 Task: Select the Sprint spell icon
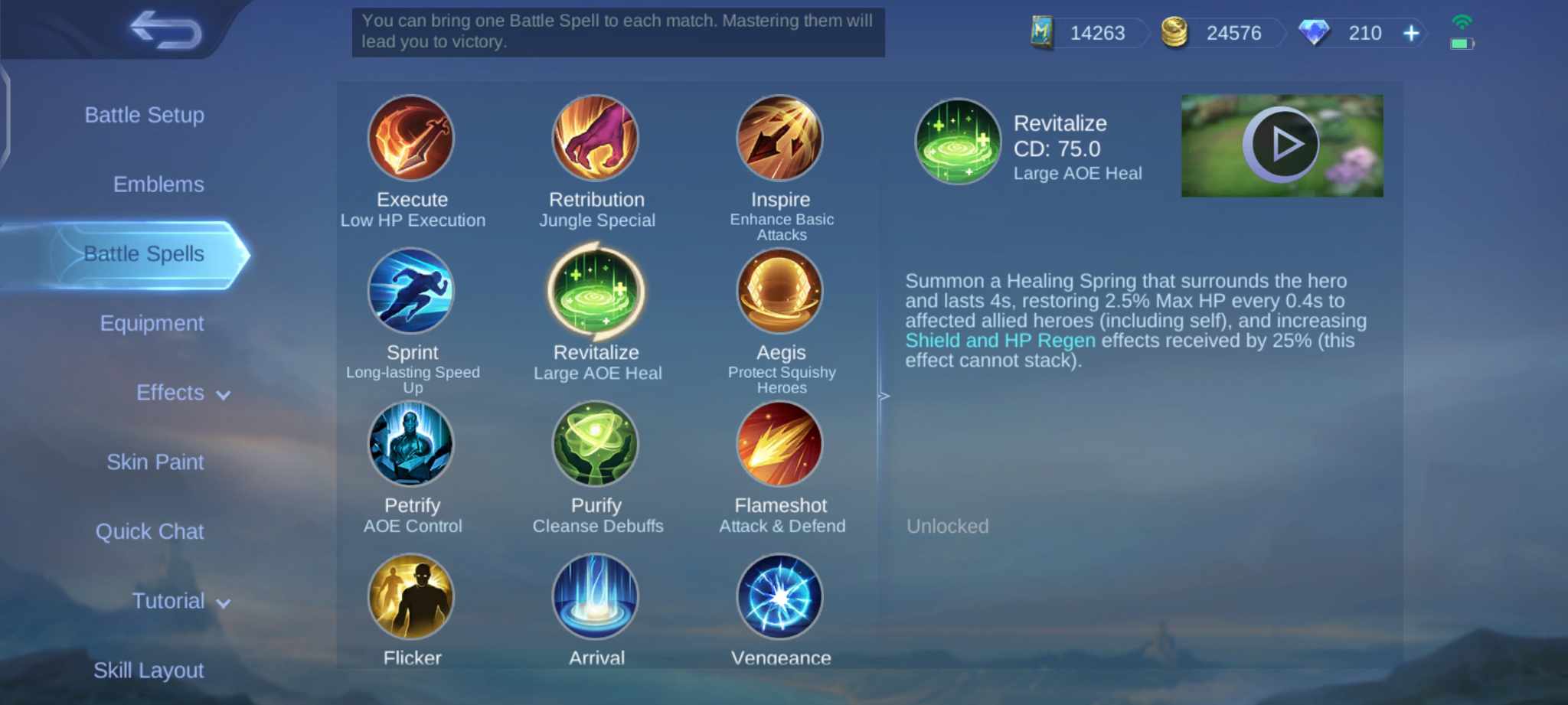(x=412, y=292)
